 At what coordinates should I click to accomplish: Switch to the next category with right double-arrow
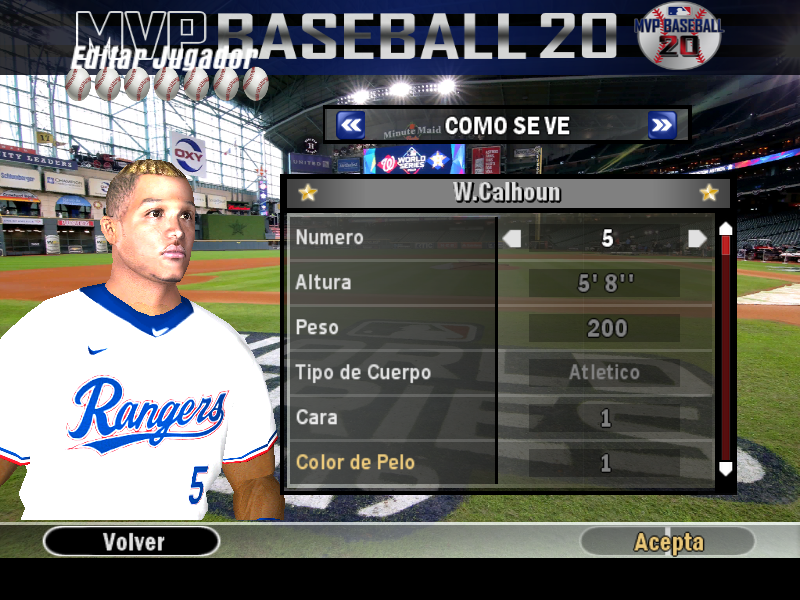(x=661, y=125)
